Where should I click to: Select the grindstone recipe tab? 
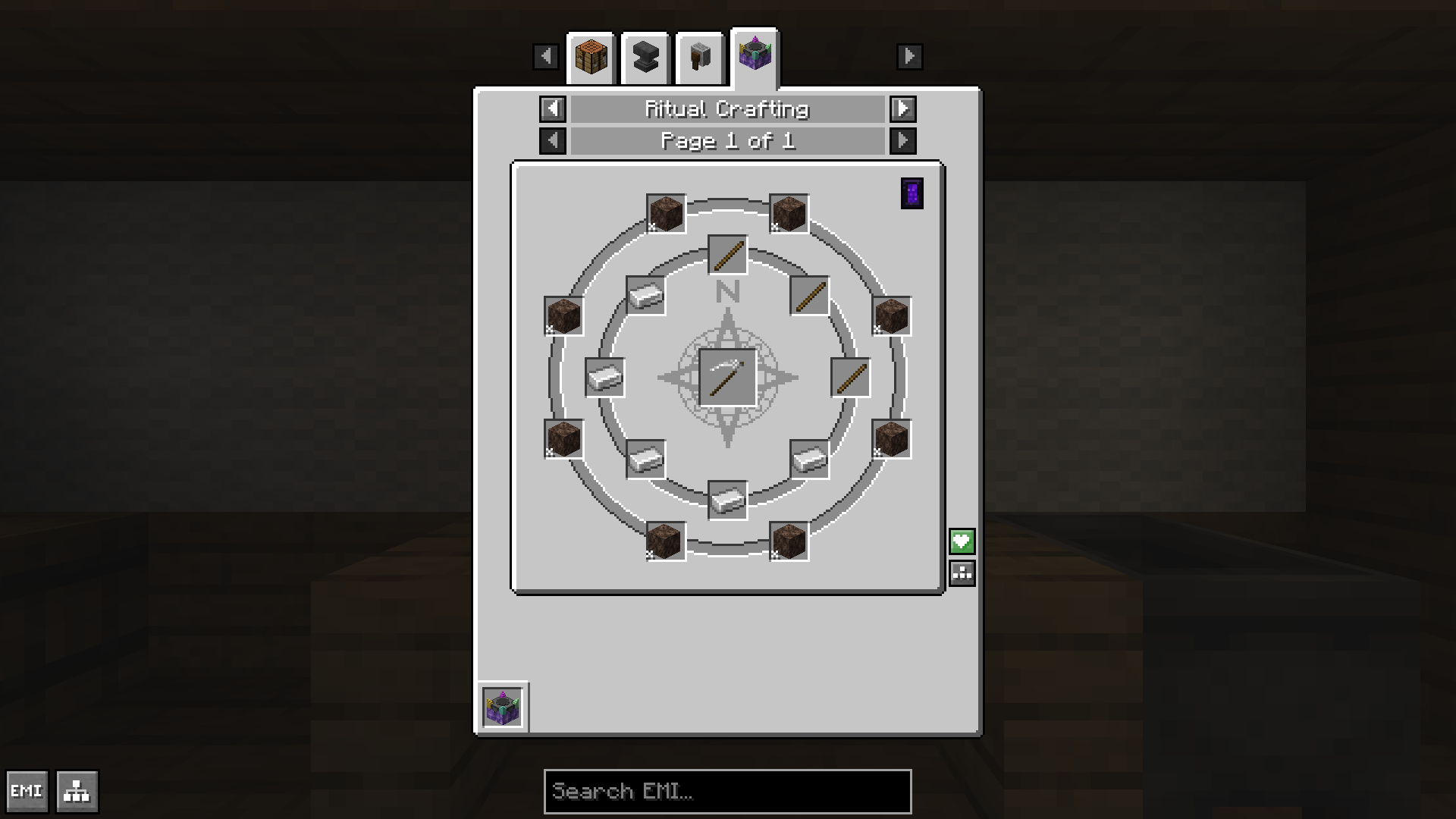coord(700,58)
